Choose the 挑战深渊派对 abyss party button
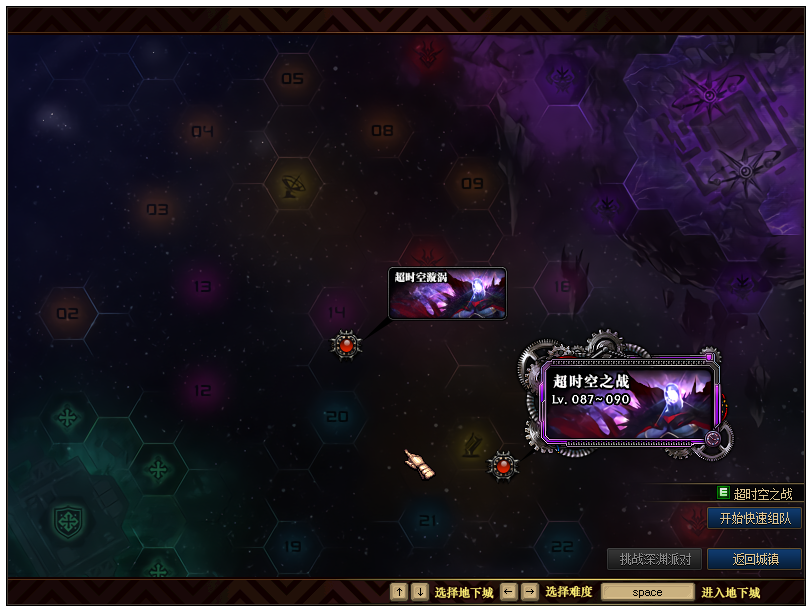Image resolution: width=809 pixels, height=610 pixels. (655, 559)
